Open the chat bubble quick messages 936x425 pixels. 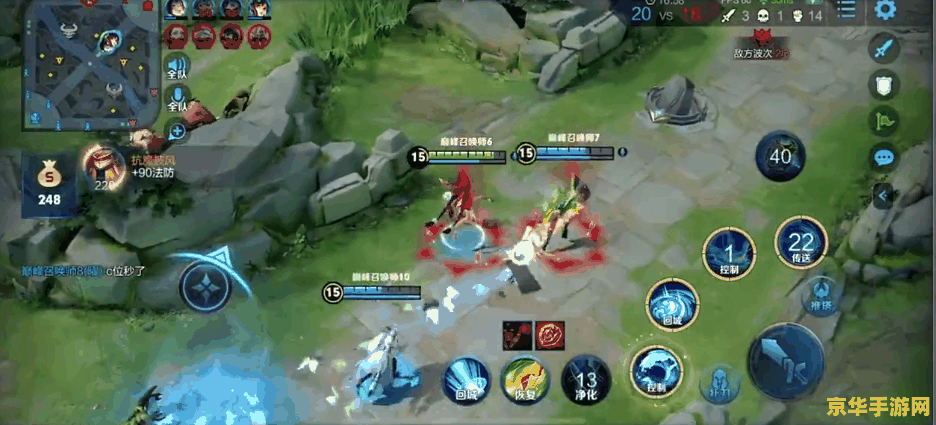(x=883, y=158)
